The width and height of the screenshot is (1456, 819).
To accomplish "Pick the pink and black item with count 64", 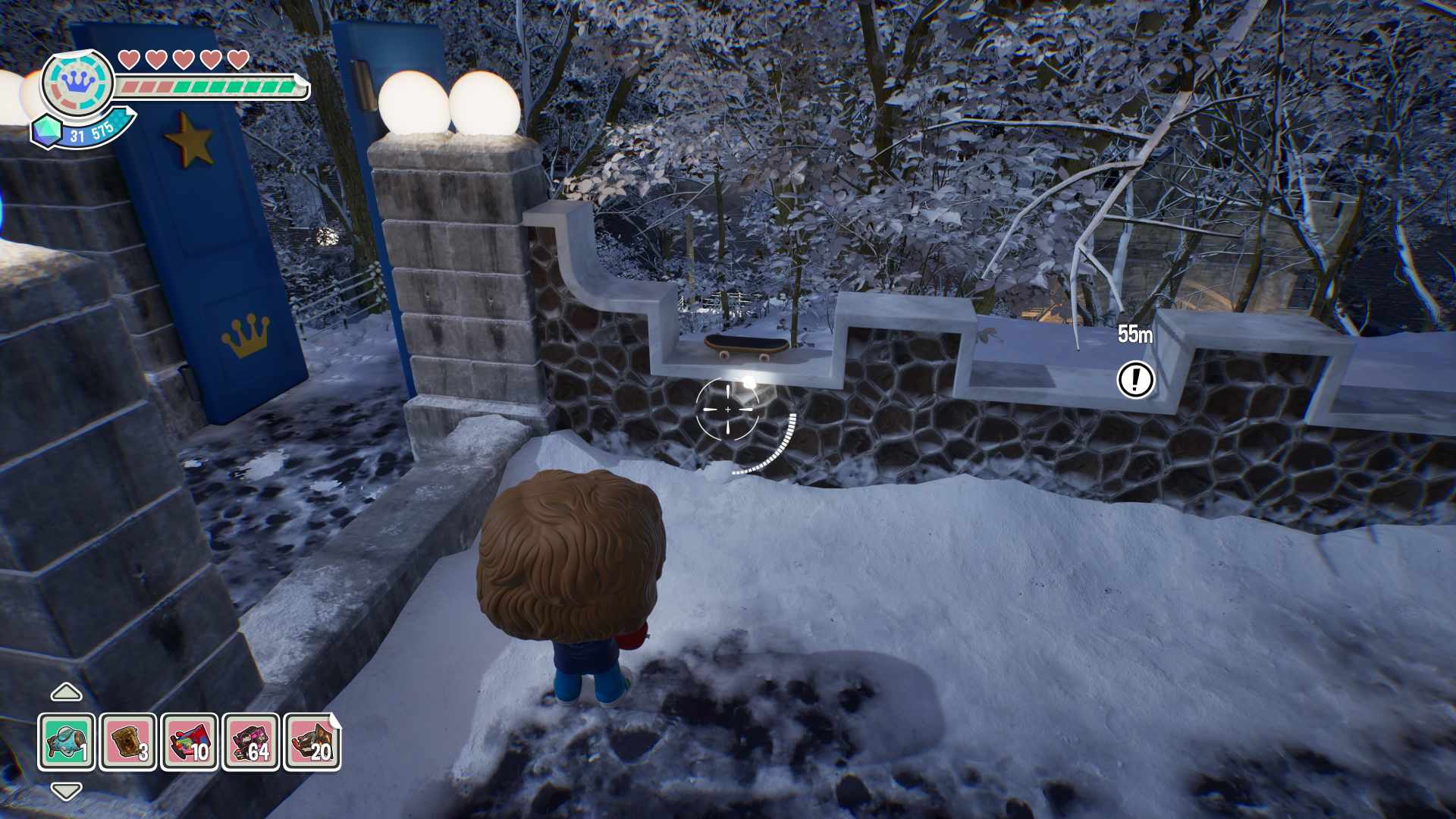I will point(251,742).
